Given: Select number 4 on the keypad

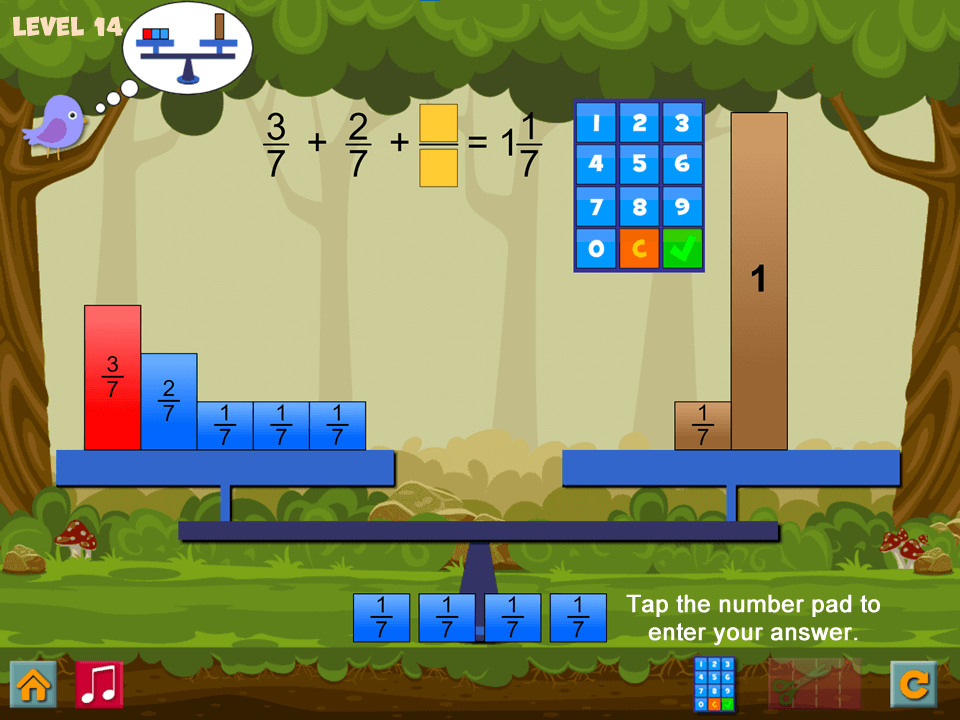Looking at the screenshot, I should (x=596, y=164).
